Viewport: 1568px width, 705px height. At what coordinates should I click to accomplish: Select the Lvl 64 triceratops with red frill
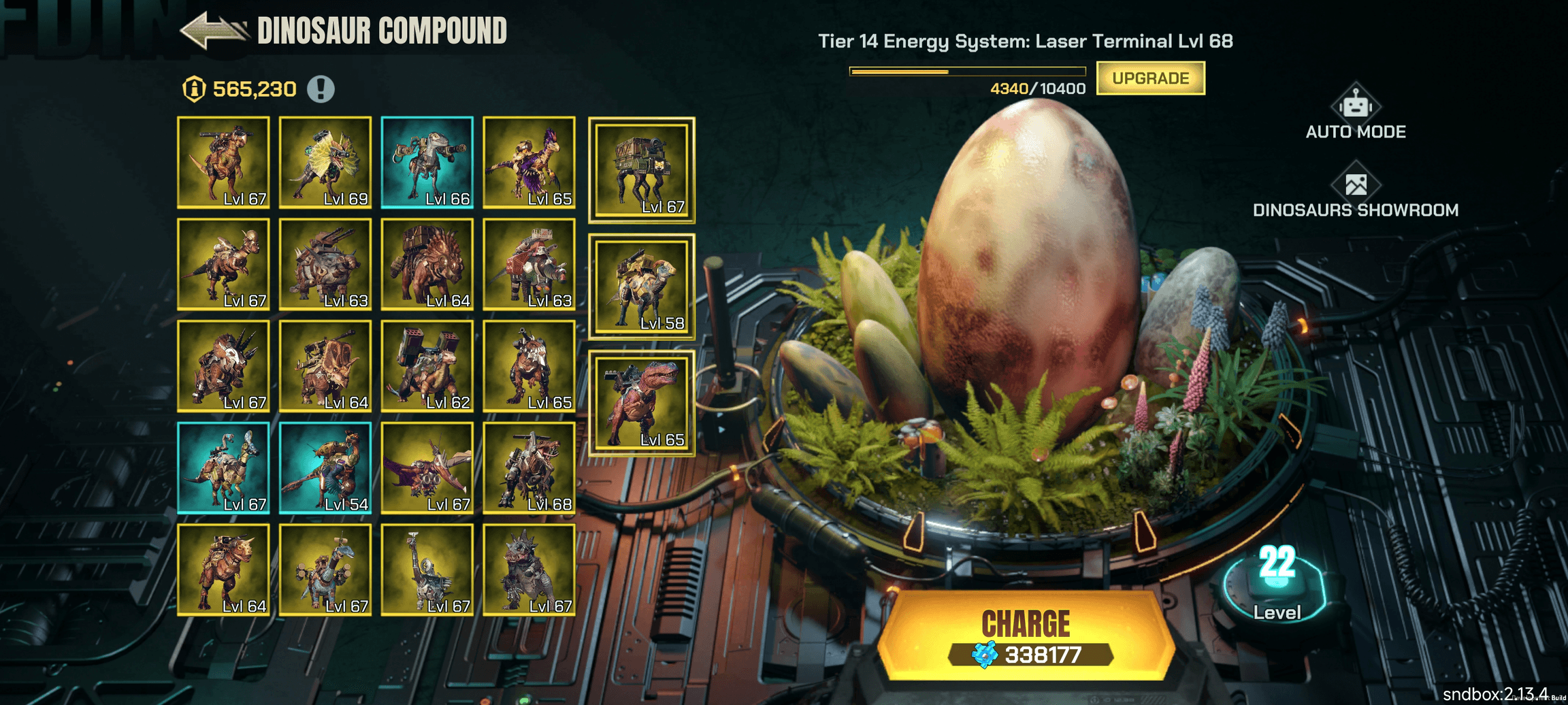[x=427, y=264]
